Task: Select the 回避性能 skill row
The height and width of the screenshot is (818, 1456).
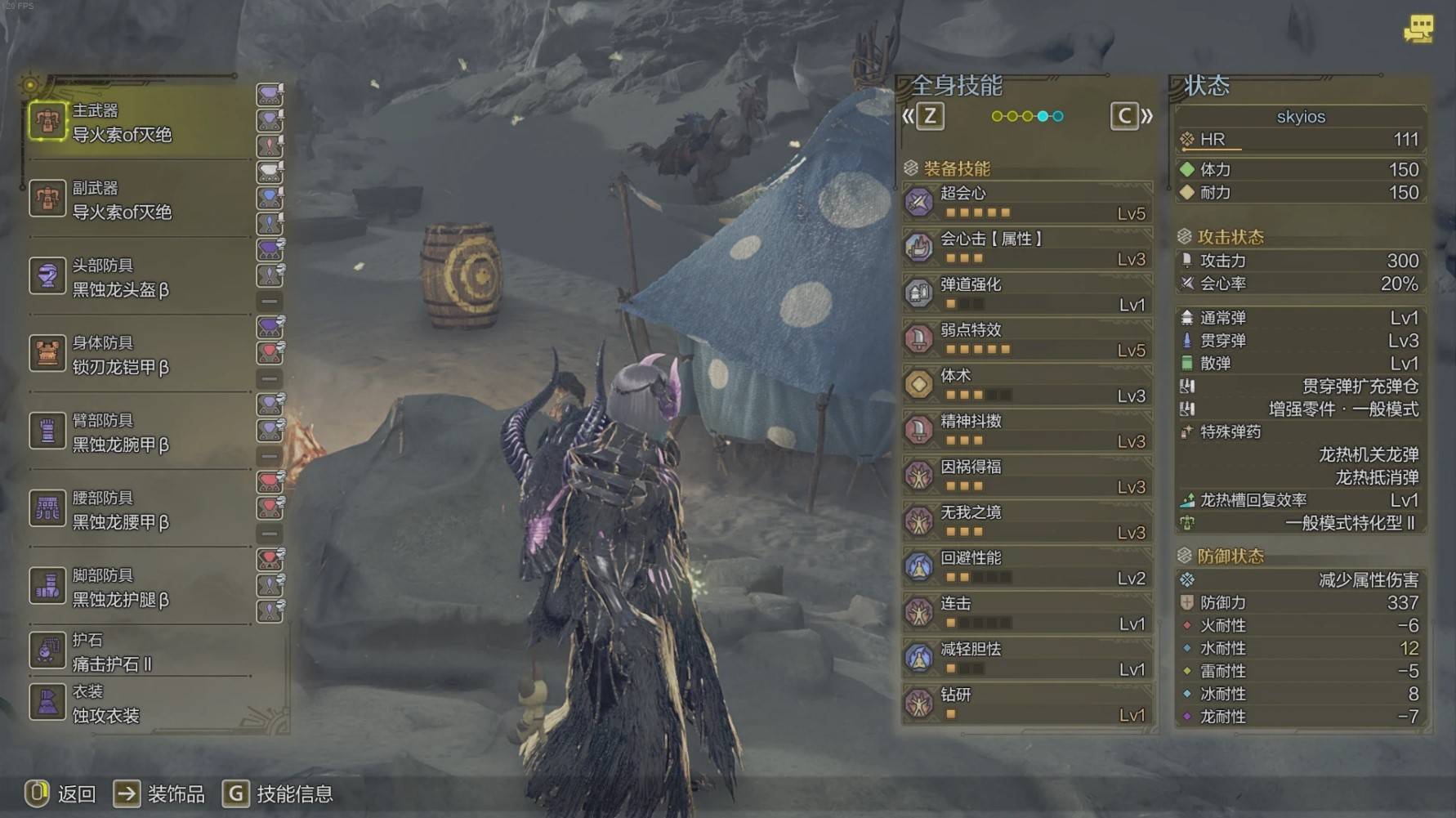Action: tap(1027, 568)
